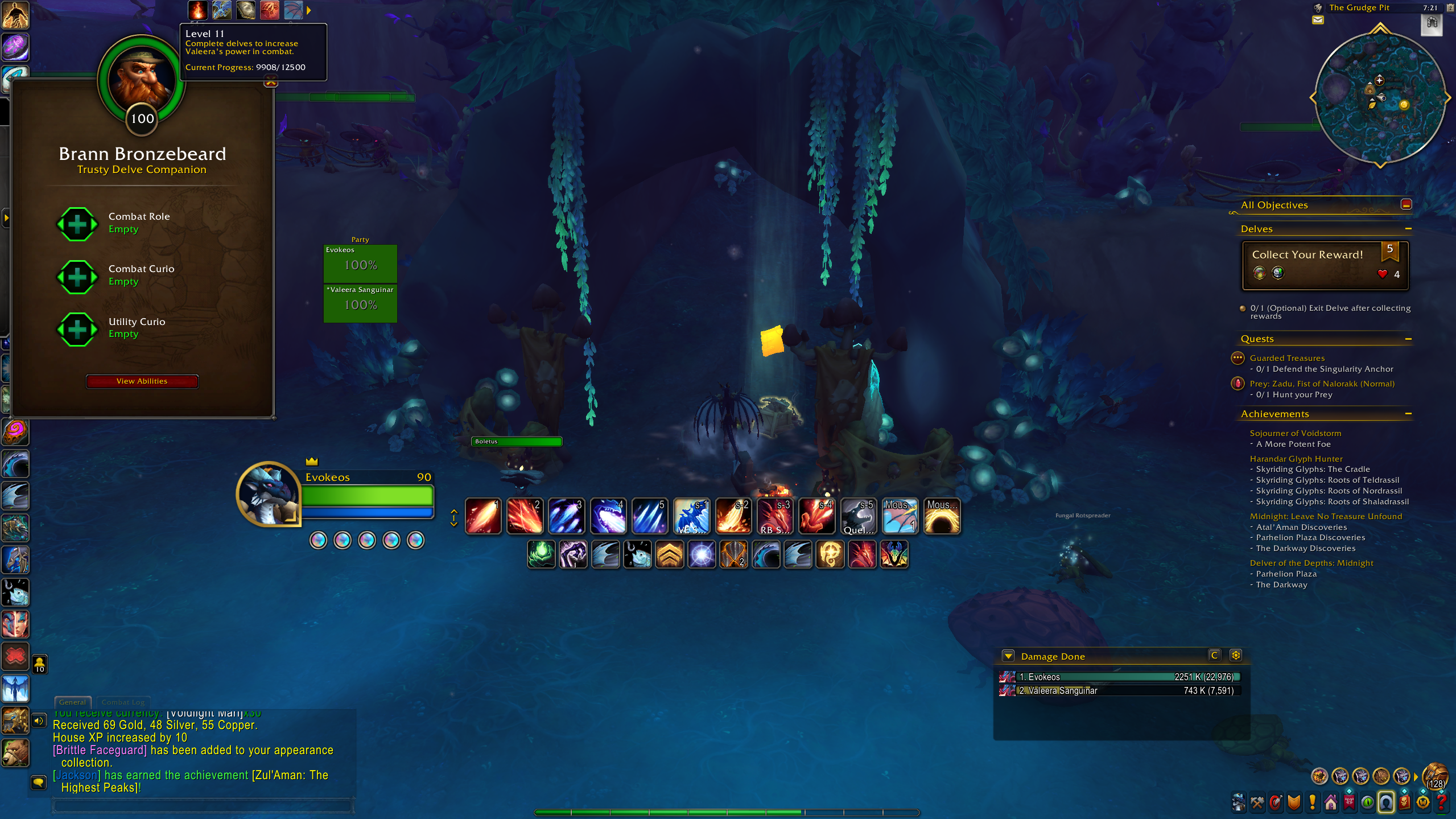Screen dimensions: 1456x819
Task: Collapse the Delves objectives section
Action: click(x=1409, y=228)
